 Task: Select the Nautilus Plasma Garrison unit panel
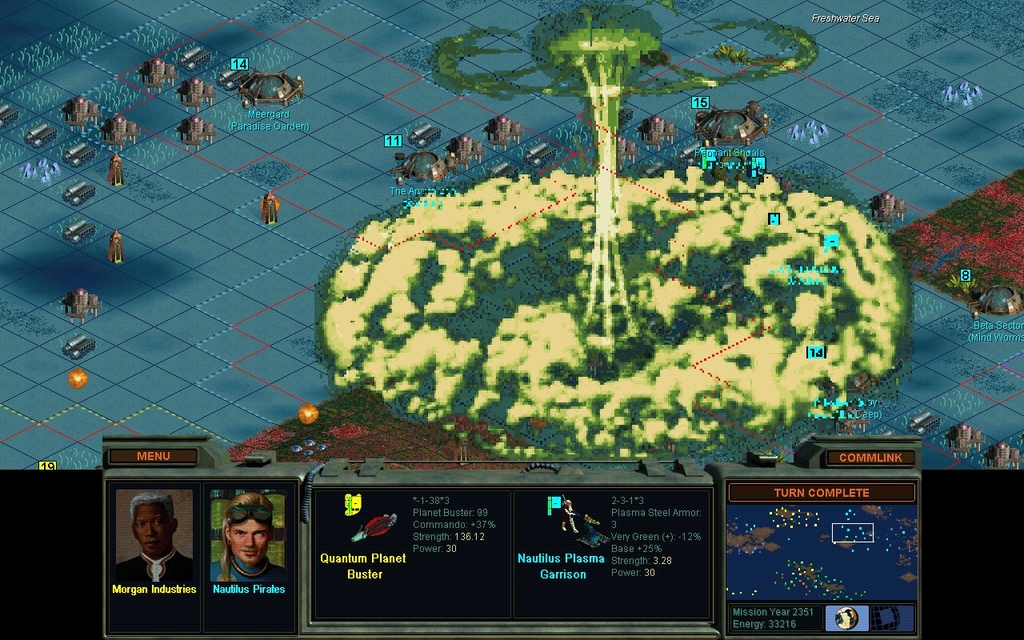coord(611,552)
